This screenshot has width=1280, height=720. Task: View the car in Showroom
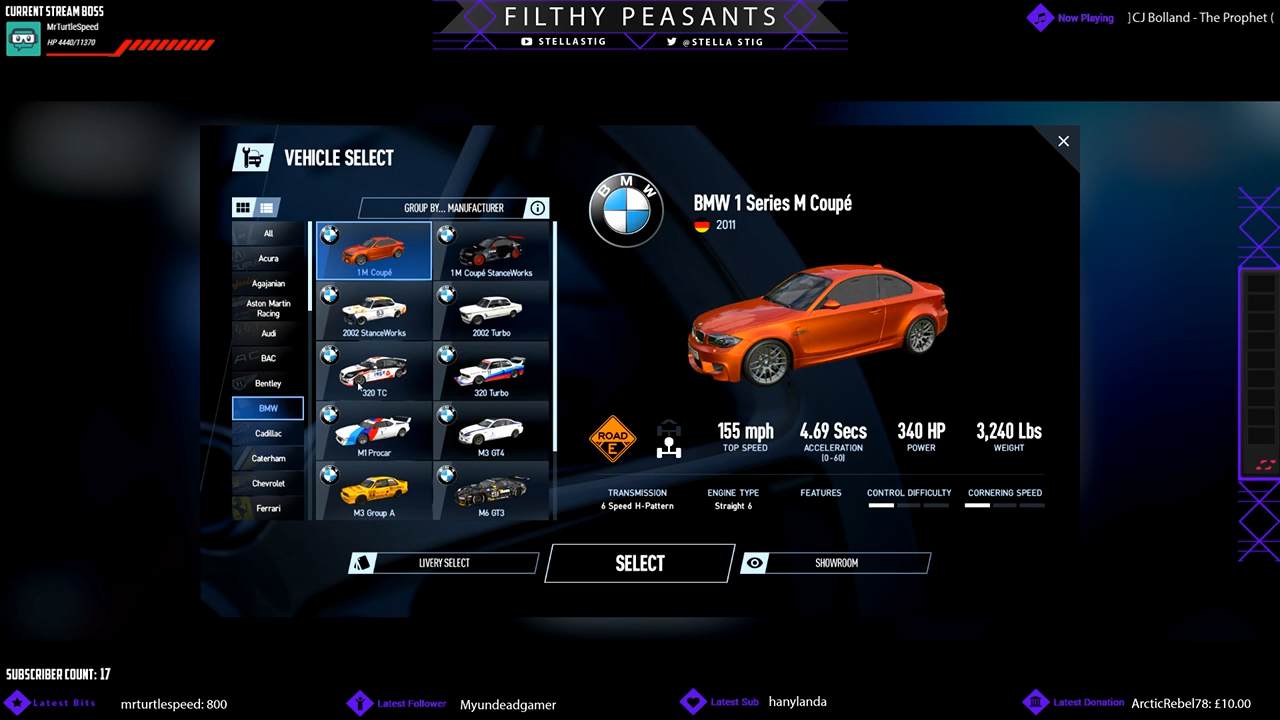pyautogui.click(x=836, y=563)
